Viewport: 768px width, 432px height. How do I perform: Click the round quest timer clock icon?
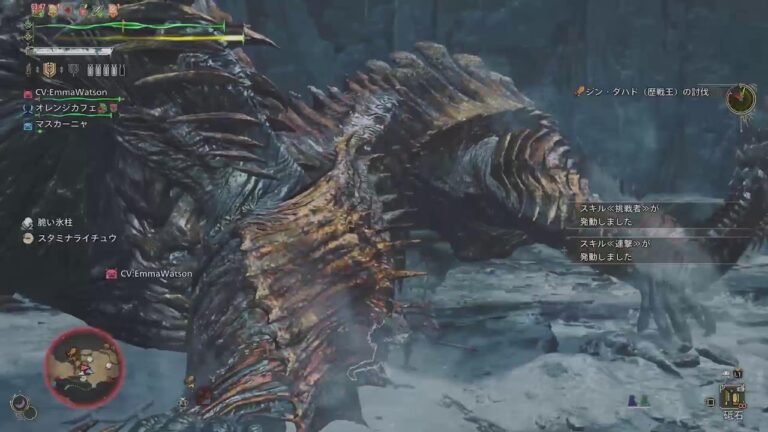(741, 98)
